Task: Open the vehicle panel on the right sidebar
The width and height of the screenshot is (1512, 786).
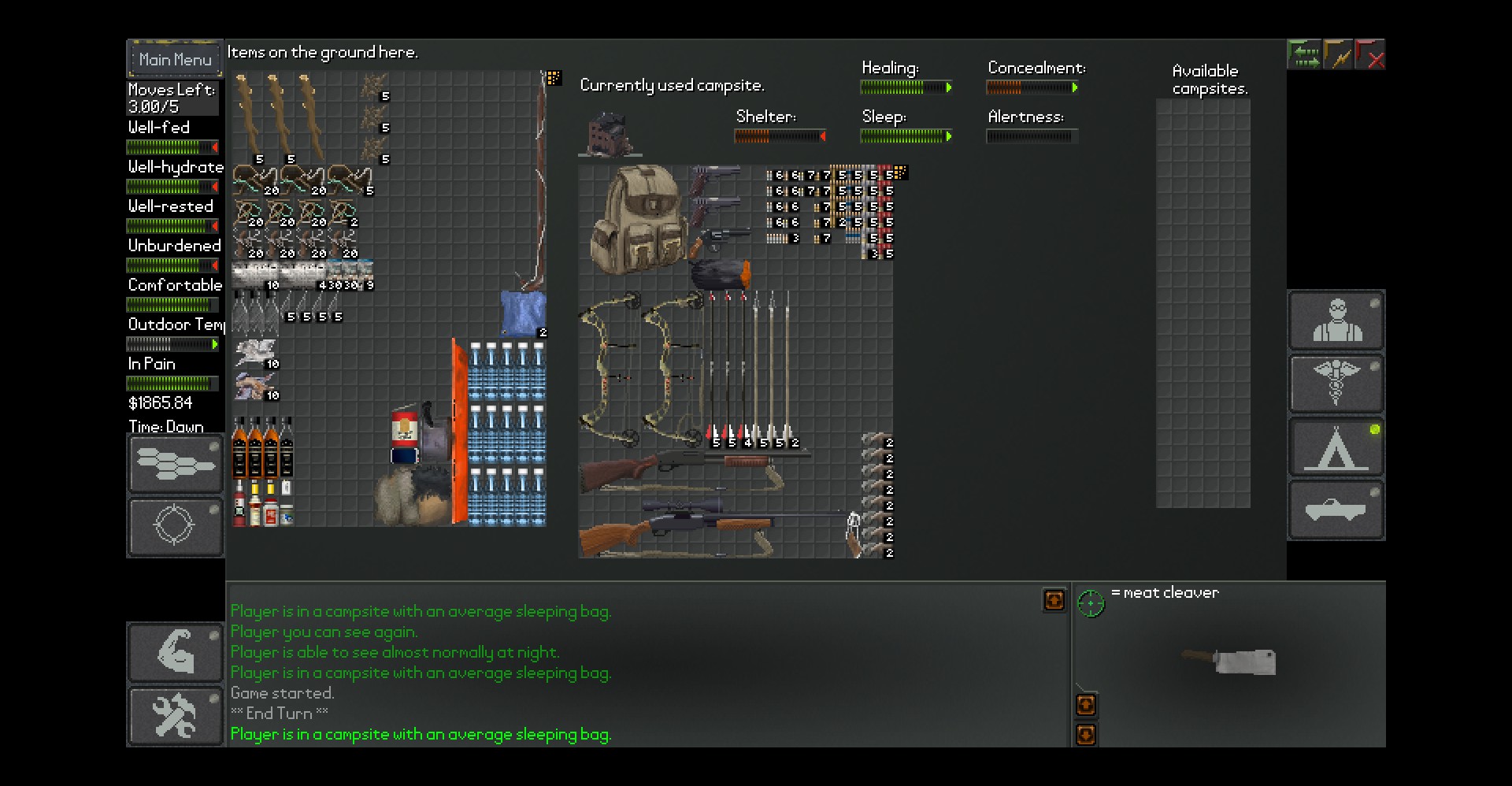Action: click(1336, 510)
